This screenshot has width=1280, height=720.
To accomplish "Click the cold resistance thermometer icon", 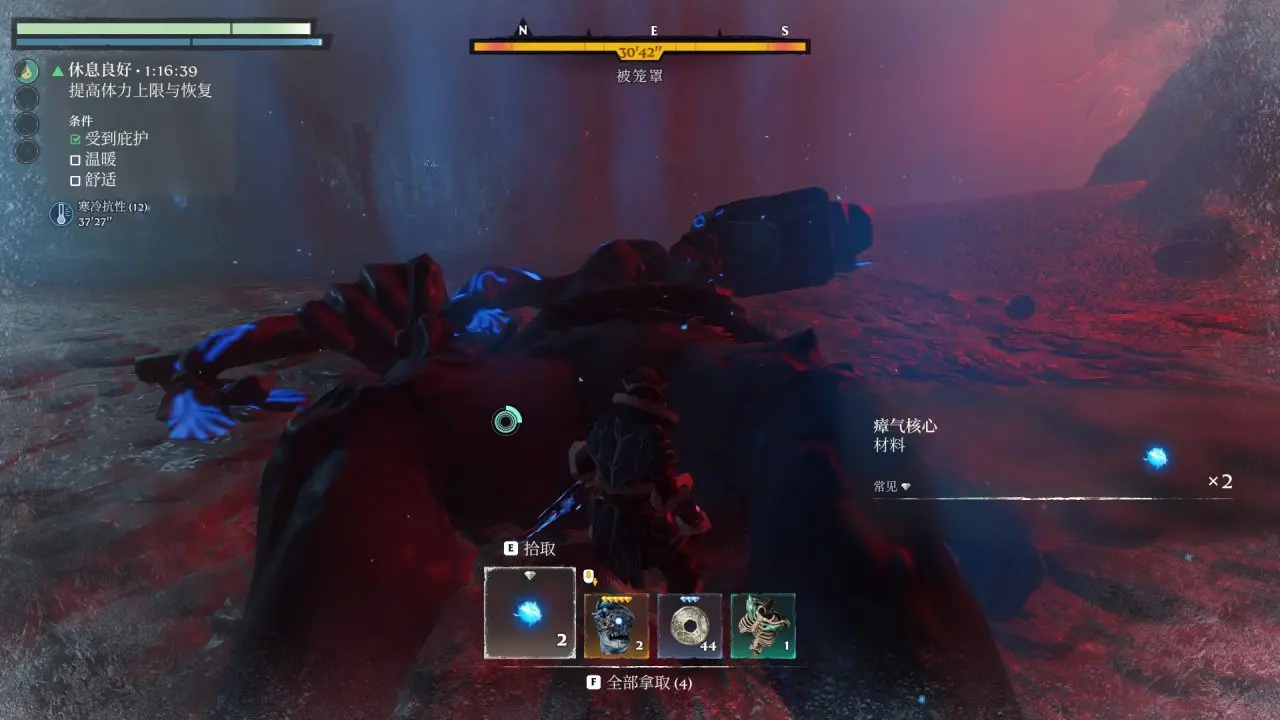I will point(61,213).
